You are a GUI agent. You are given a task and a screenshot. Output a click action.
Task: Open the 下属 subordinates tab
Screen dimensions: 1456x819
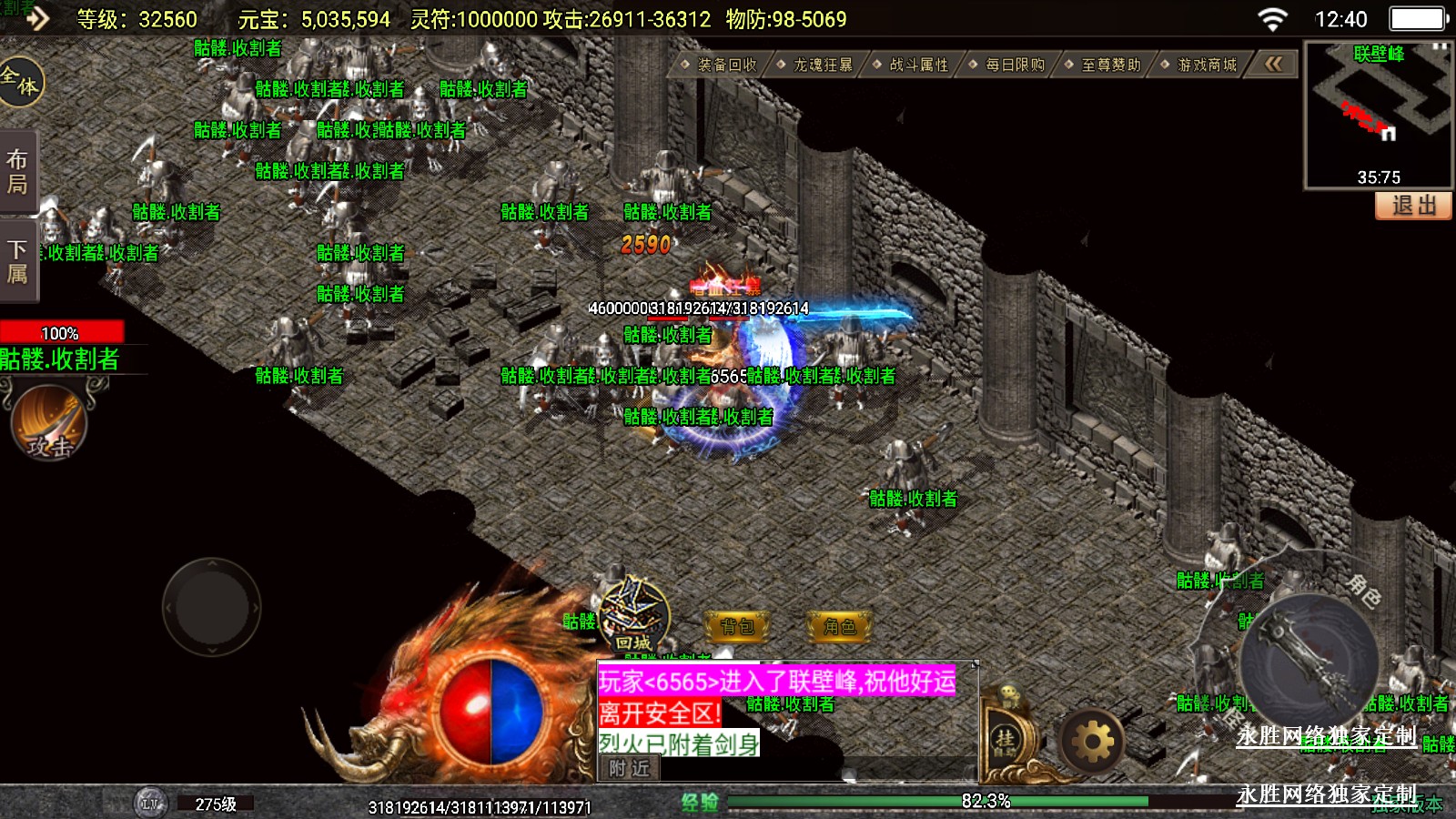pos(17,262)
